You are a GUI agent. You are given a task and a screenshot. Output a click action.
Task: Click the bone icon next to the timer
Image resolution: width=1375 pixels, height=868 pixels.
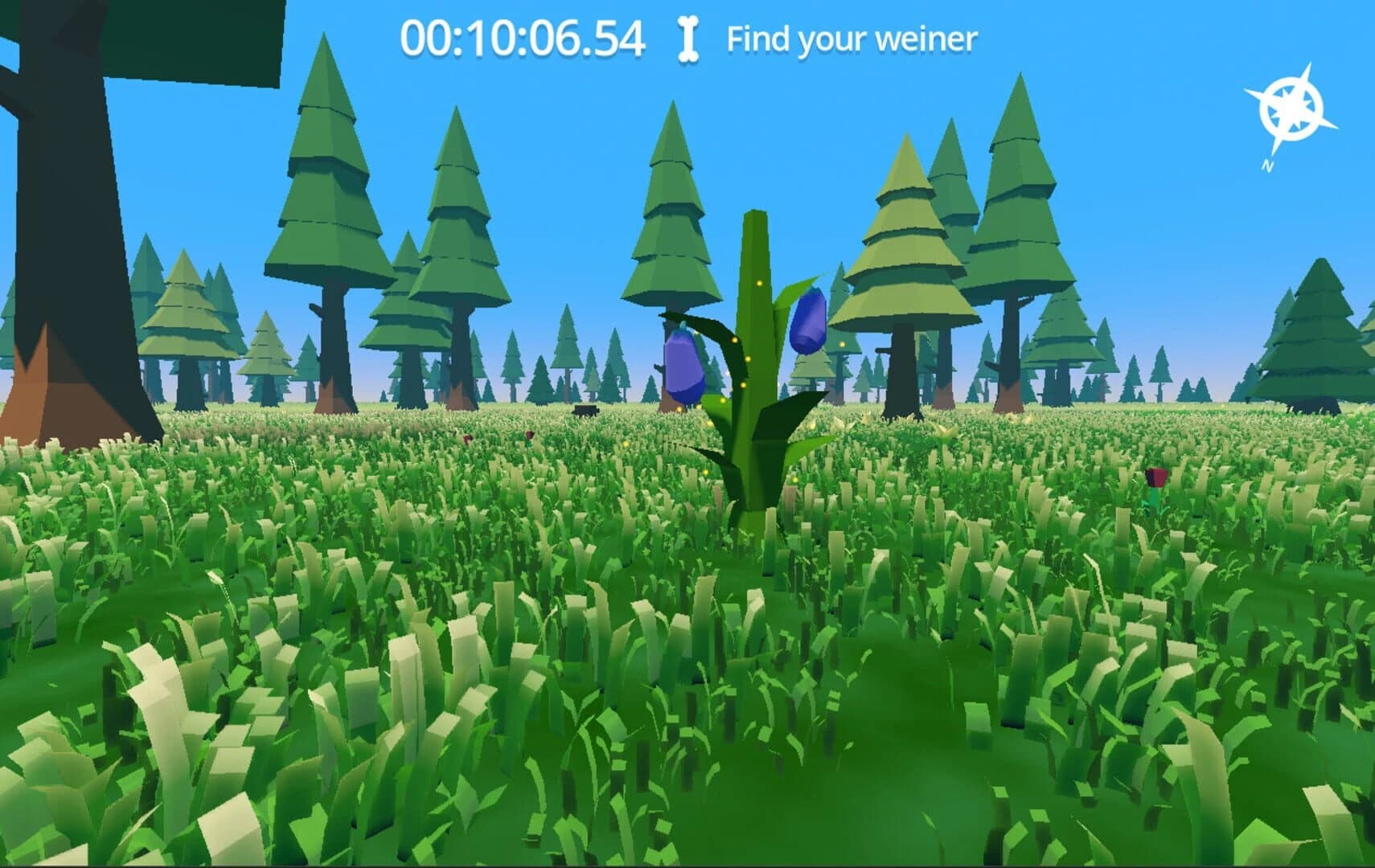(687, 38)
